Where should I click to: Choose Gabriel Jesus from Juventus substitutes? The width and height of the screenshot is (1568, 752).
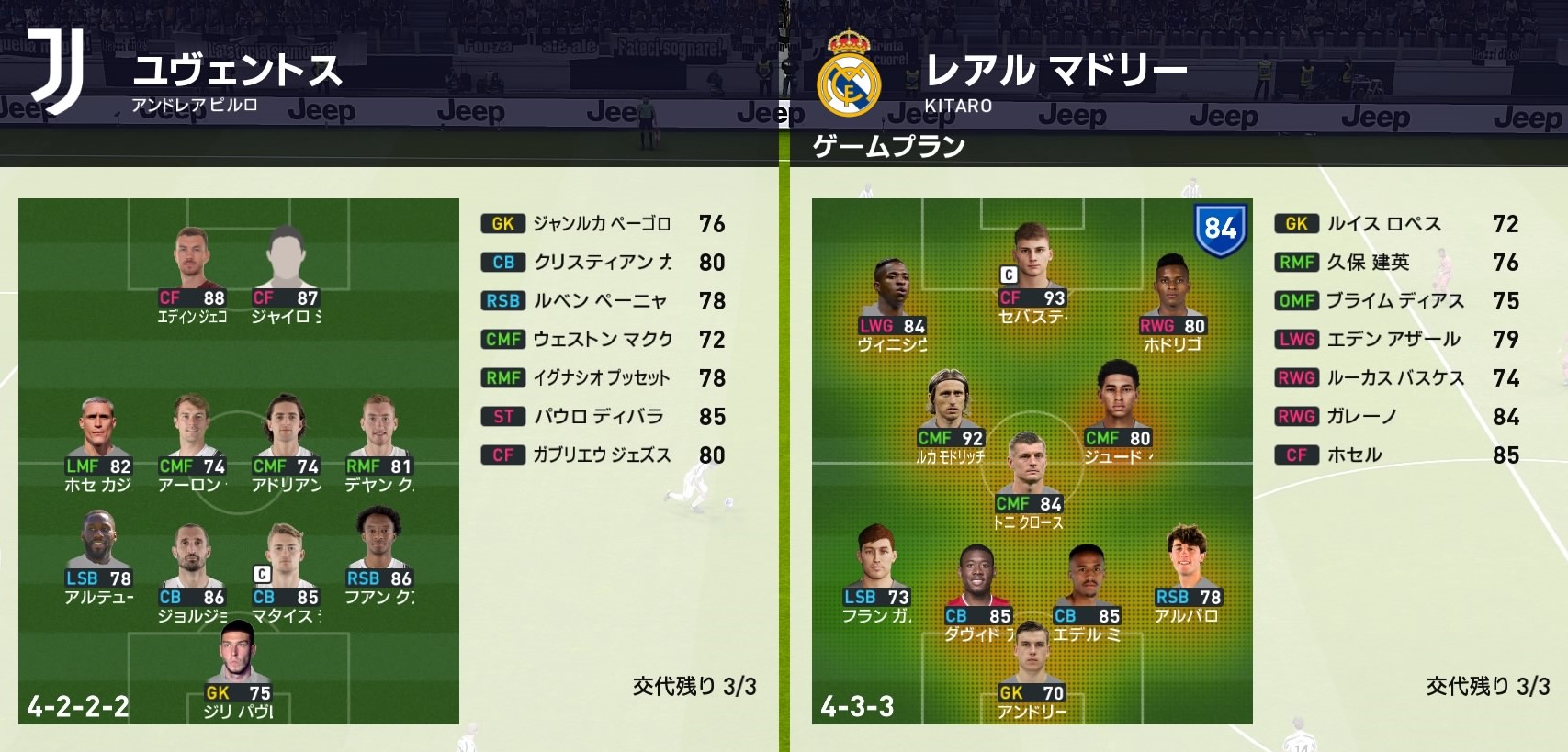point(602,455)
